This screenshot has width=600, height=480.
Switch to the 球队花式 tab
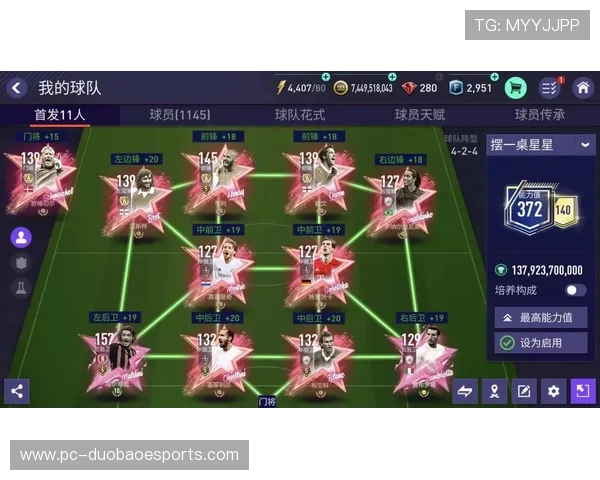click(x=300, y=115)
